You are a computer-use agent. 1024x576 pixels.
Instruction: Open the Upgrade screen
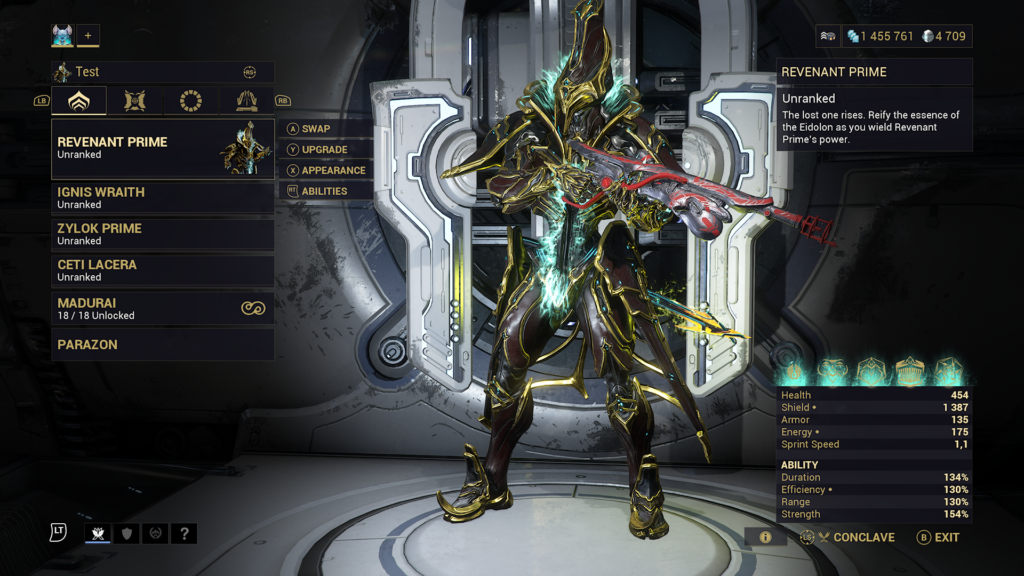tap(324, 150)
